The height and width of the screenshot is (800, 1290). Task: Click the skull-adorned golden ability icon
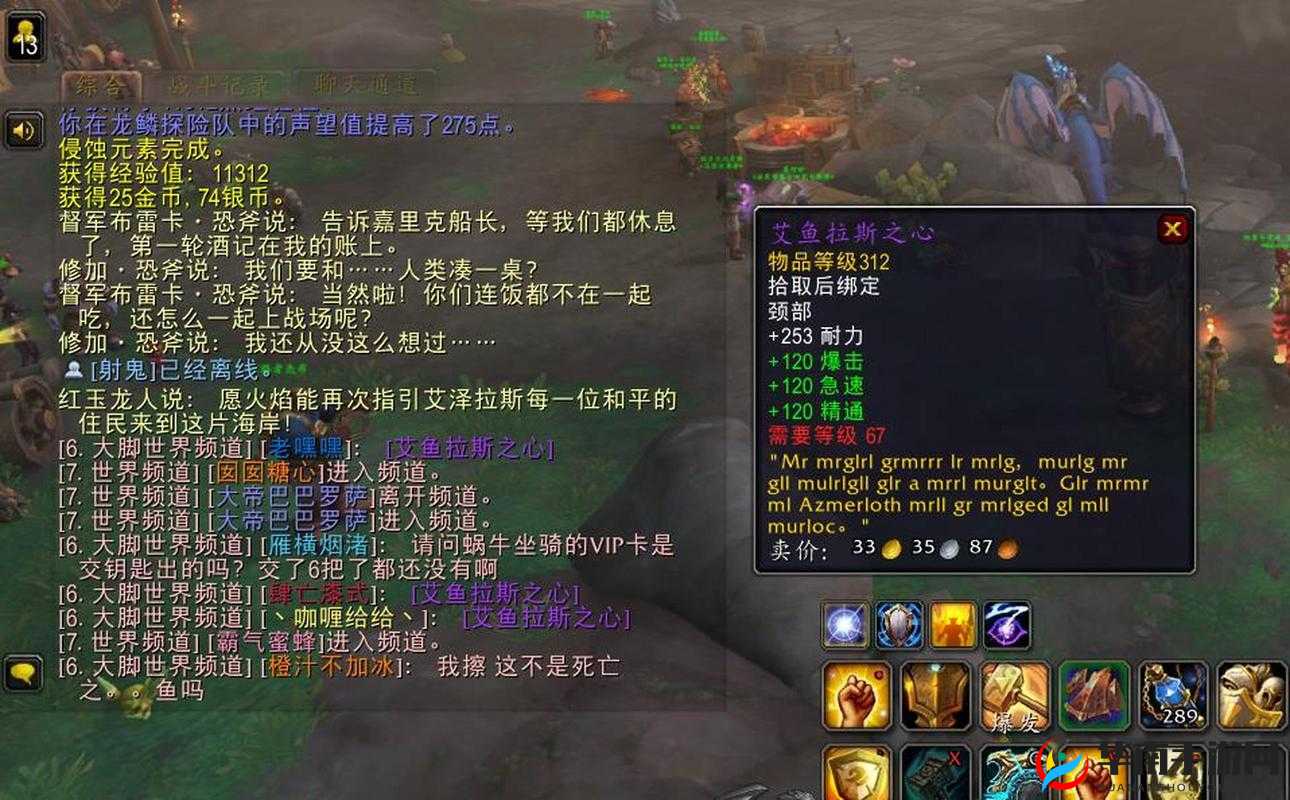tap(1250, 696)
